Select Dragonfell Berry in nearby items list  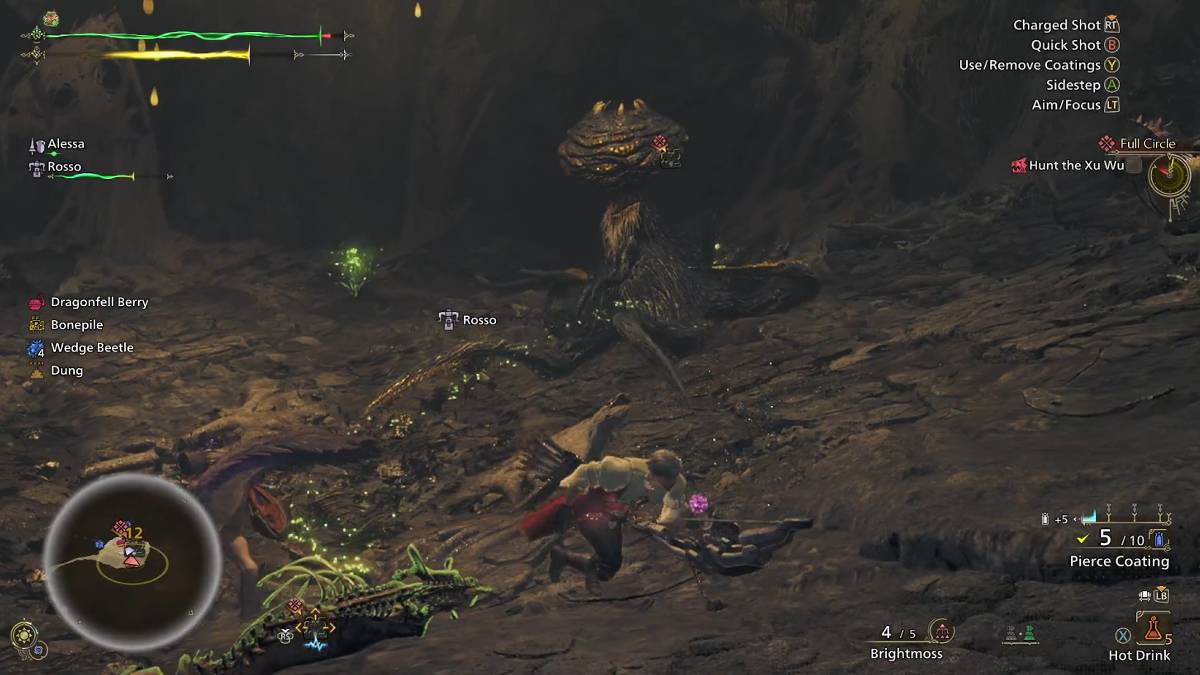tap(99, 302)
